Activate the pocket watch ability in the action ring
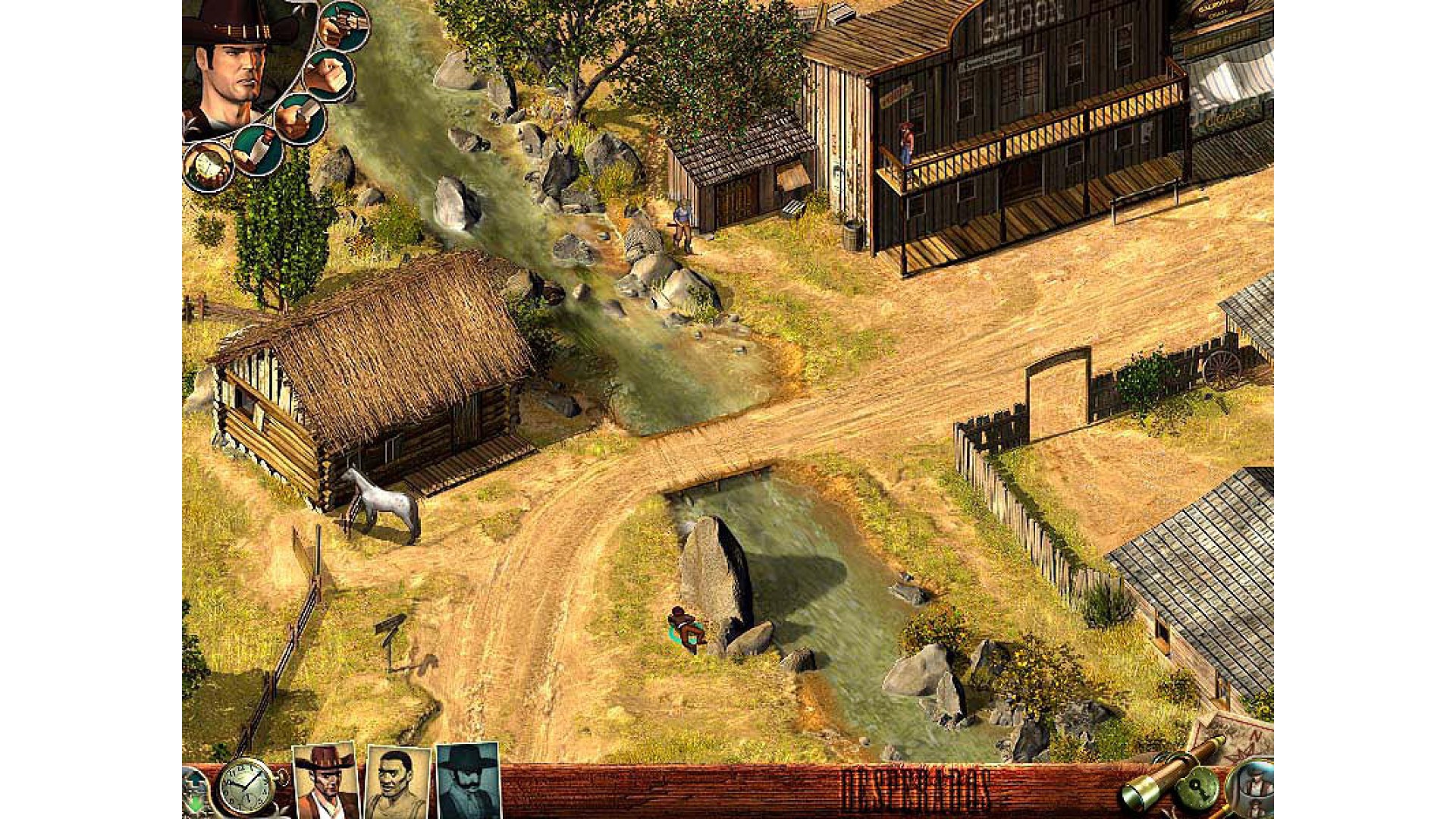Screen dimensions: 1456x819 pos(207,167)
